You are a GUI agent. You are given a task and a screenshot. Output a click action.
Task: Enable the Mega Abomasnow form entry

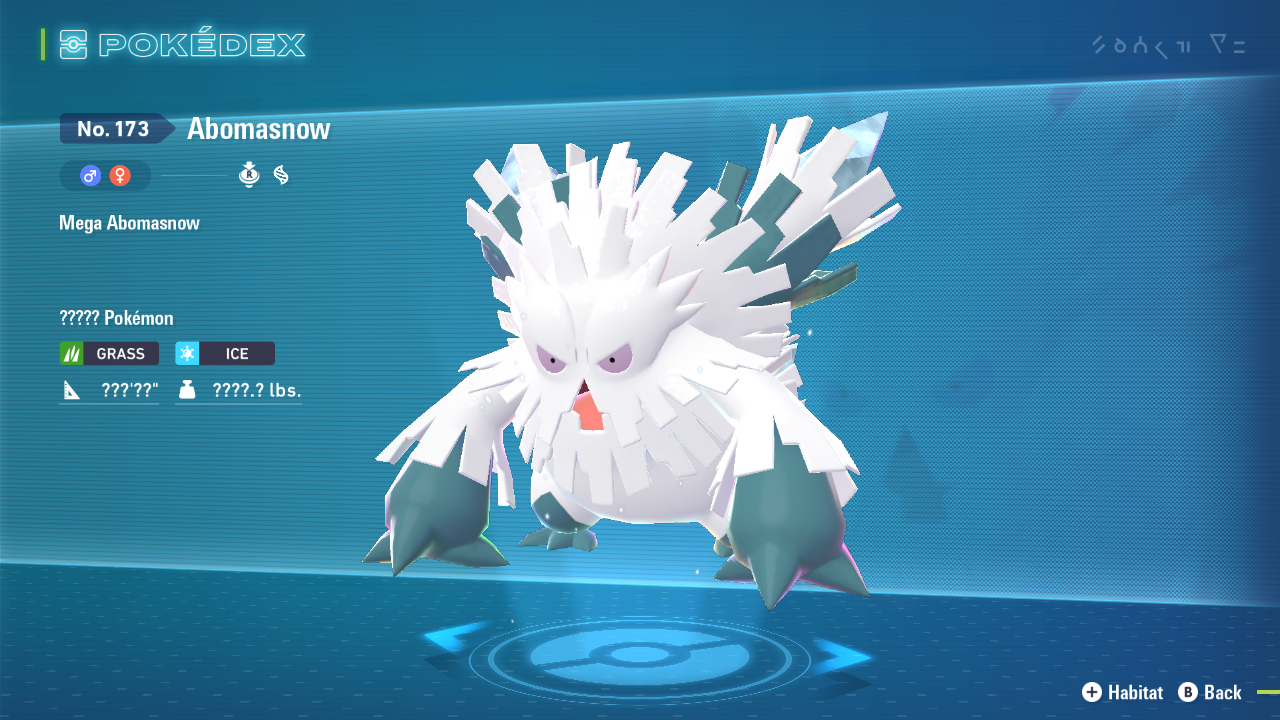tap(128, 222)
